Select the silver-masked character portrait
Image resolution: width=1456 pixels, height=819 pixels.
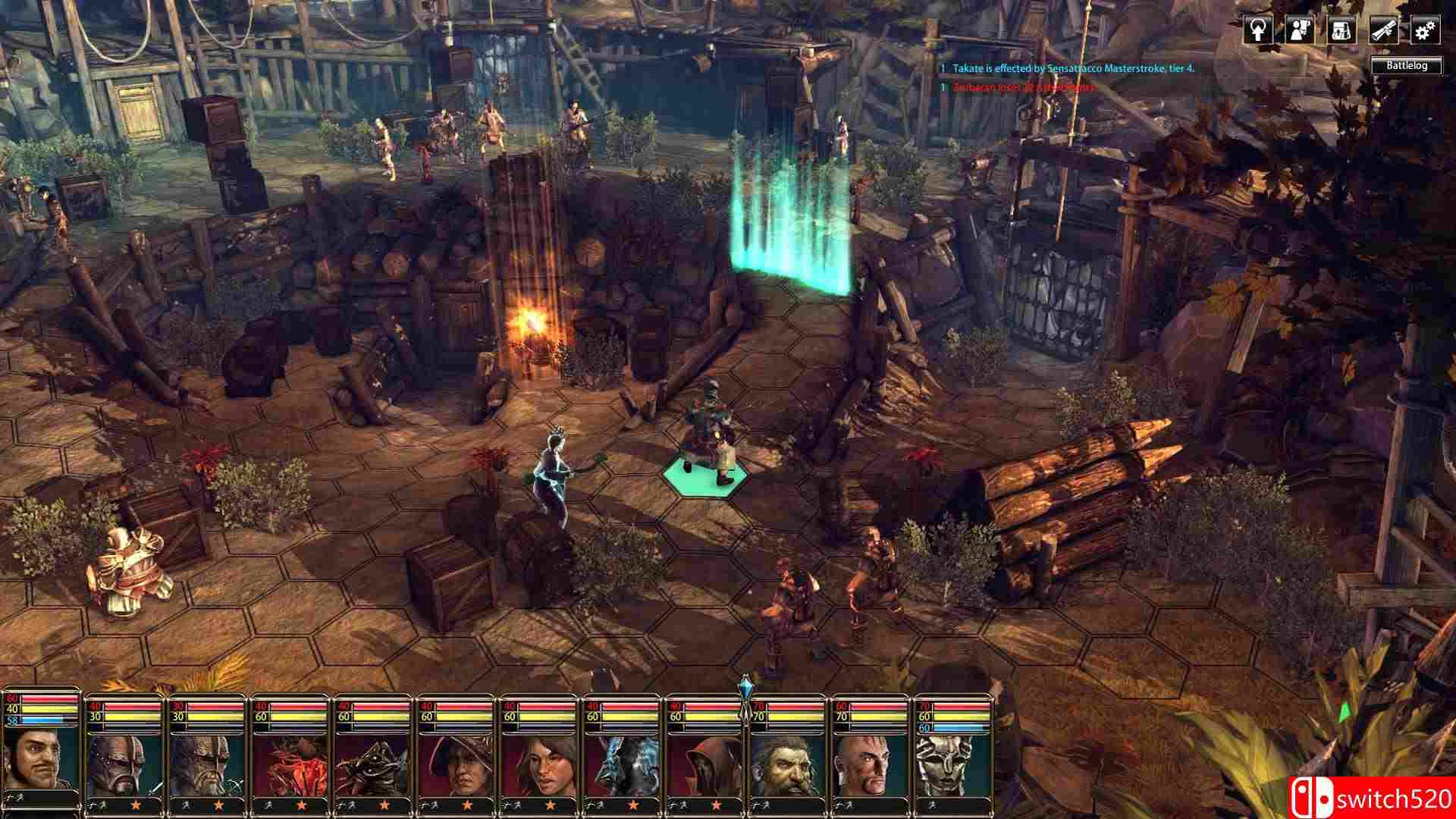(953, 764)
